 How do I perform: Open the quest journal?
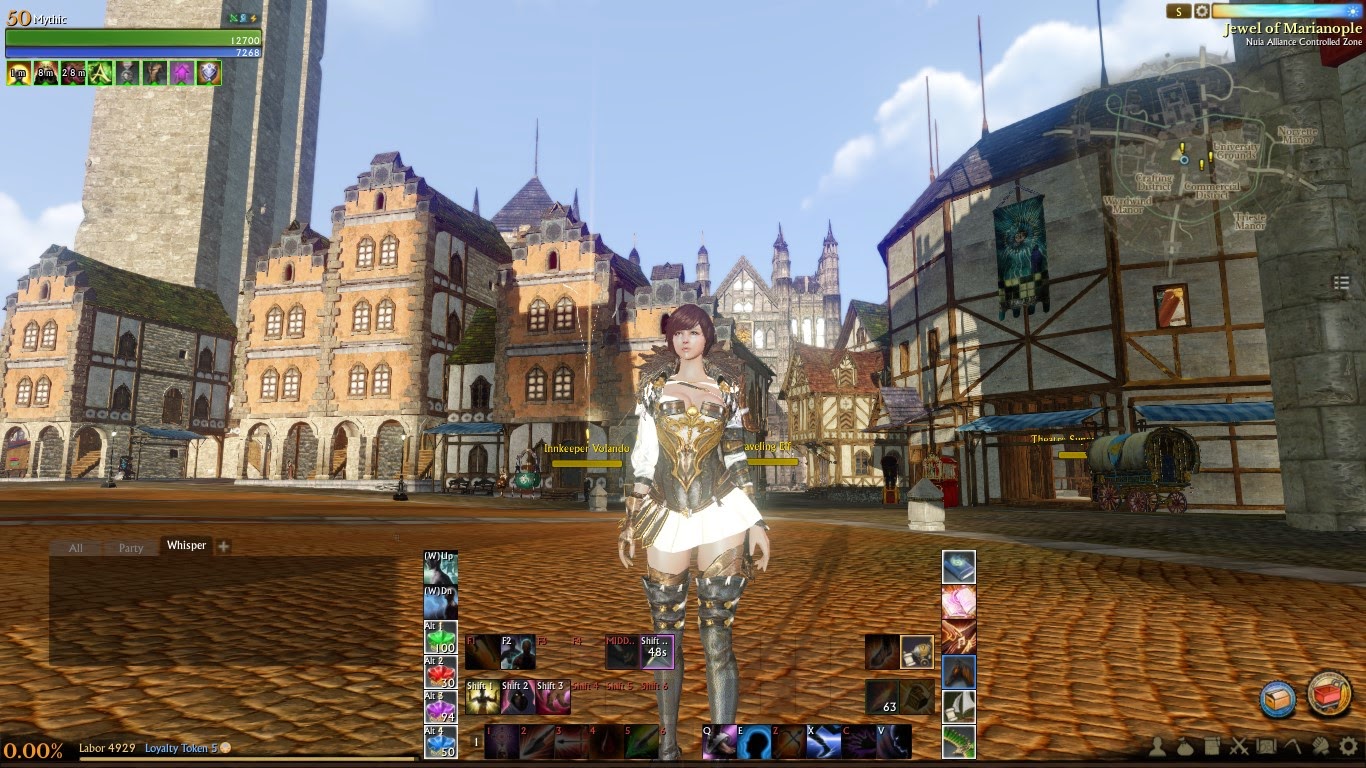[x=1211, y=747]
